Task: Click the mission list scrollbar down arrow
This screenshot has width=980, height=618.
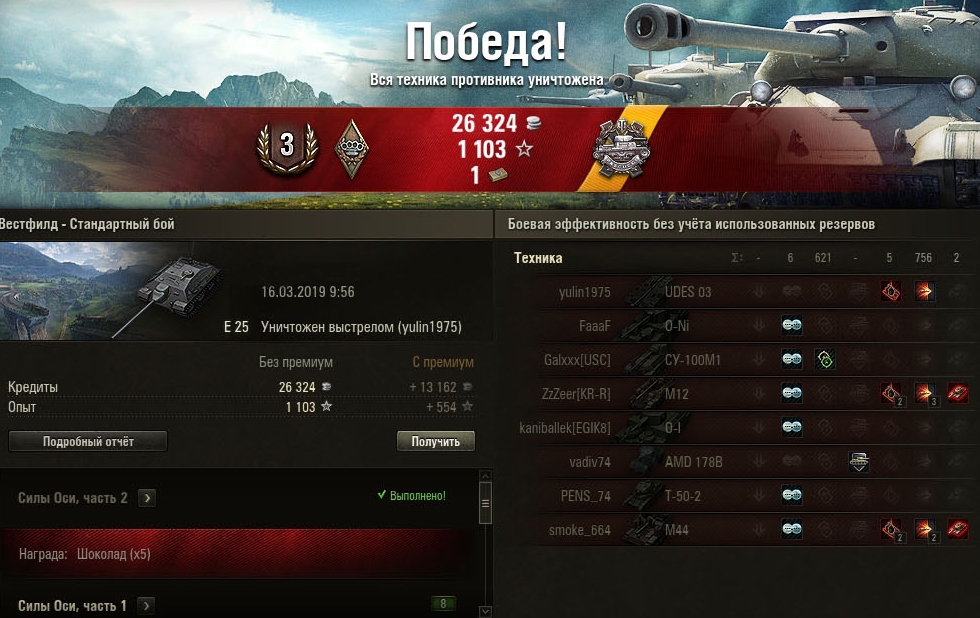Action: pyautogui.click(x=486, y=610)
